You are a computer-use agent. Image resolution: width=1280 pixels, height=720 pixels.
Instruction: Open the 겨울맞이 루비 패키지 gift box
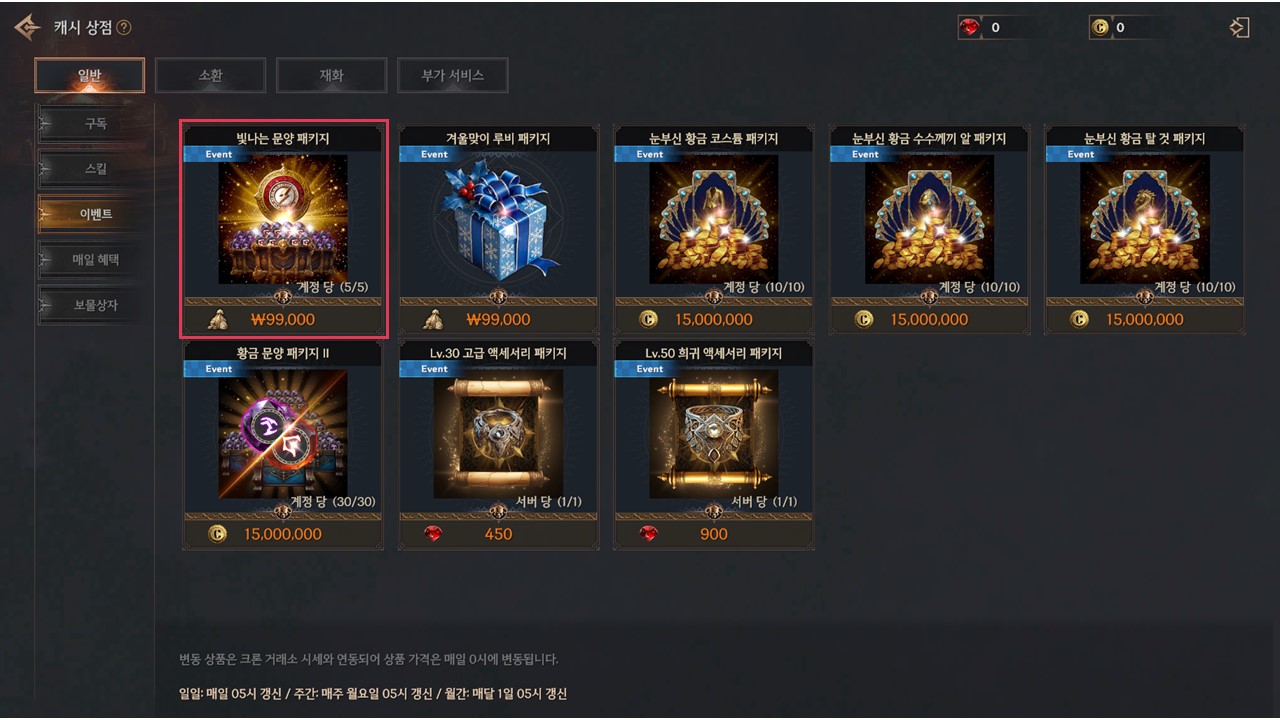498,219
